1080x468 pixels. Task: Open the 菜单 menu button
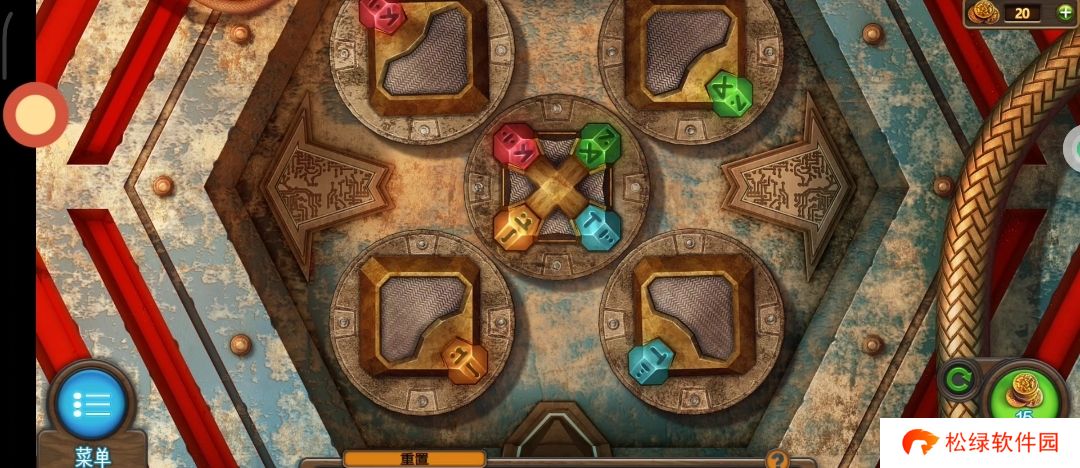pos(91,404)
